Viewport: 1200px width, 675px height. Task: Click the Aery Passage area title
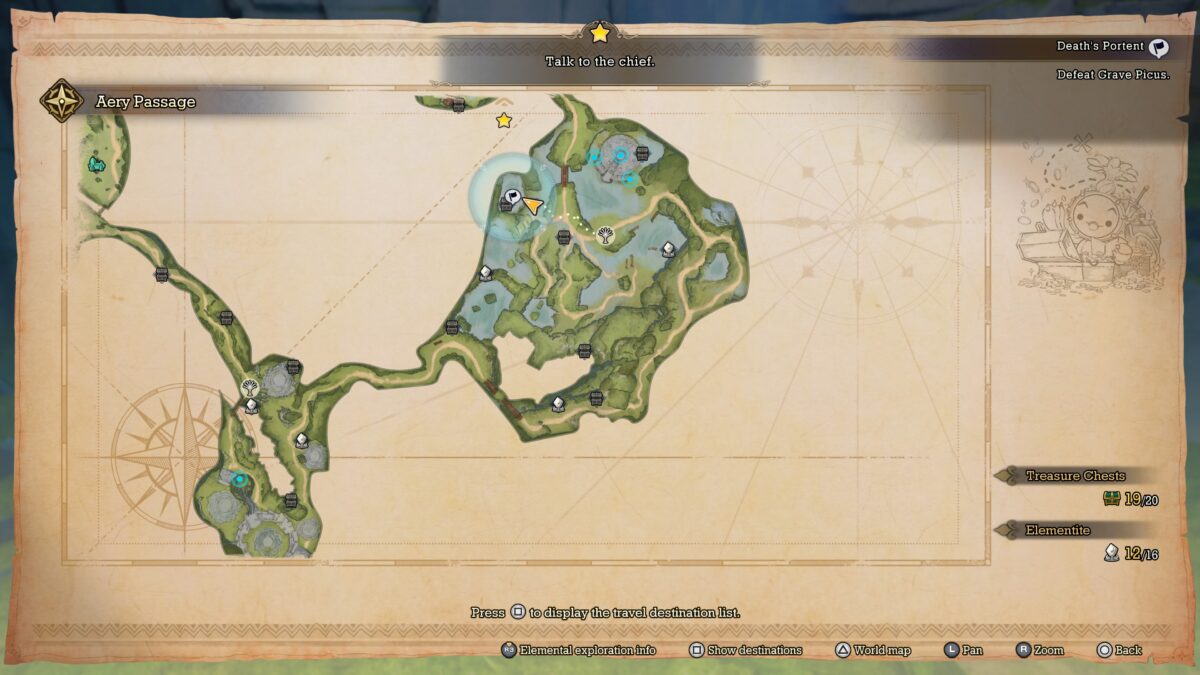coord(145,102)
